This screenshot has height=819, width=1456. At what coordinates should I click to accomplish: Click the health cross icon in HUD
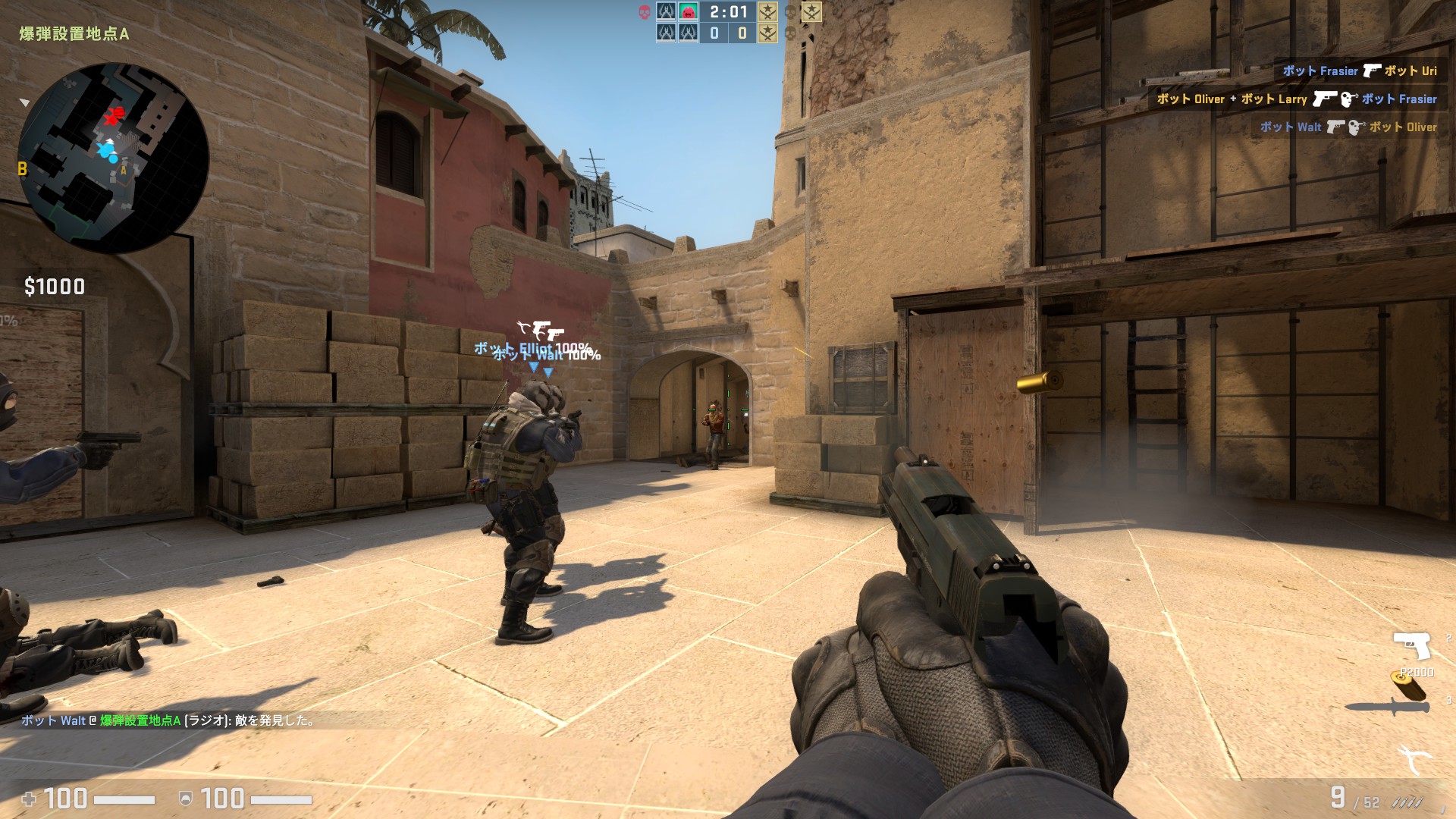pyautogui.click(x=30, y=798)
